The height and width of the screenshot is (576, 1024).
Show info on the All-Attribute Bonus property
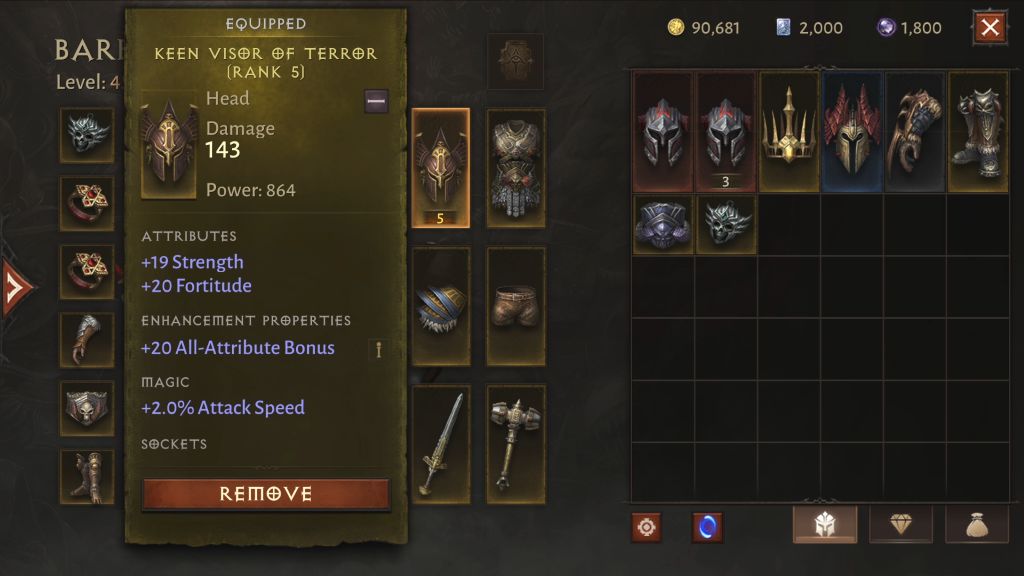click(x=379, y=349)
